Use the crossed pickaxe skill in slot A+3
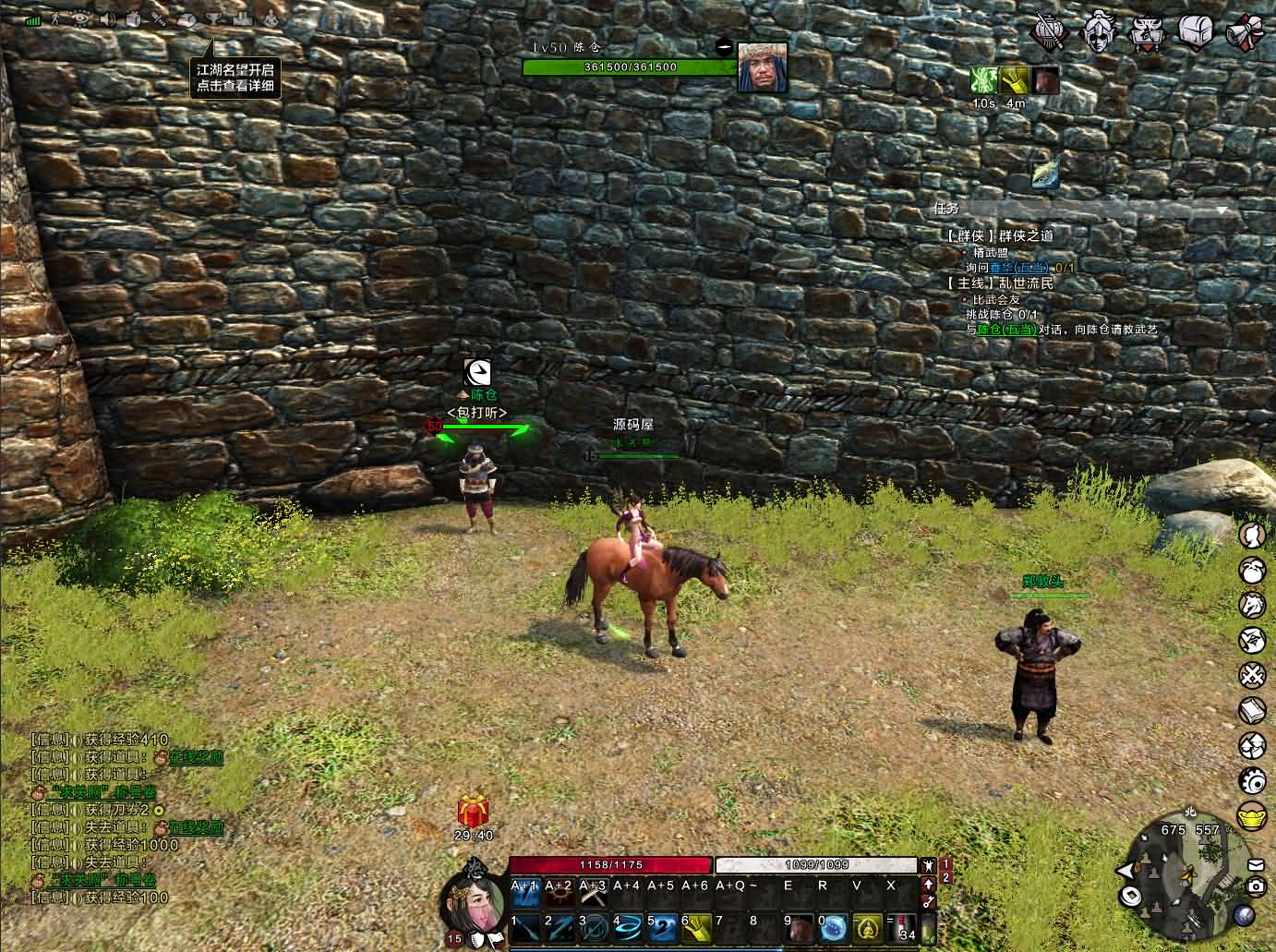Screen dimensions: 1276x952 (594, 892)
